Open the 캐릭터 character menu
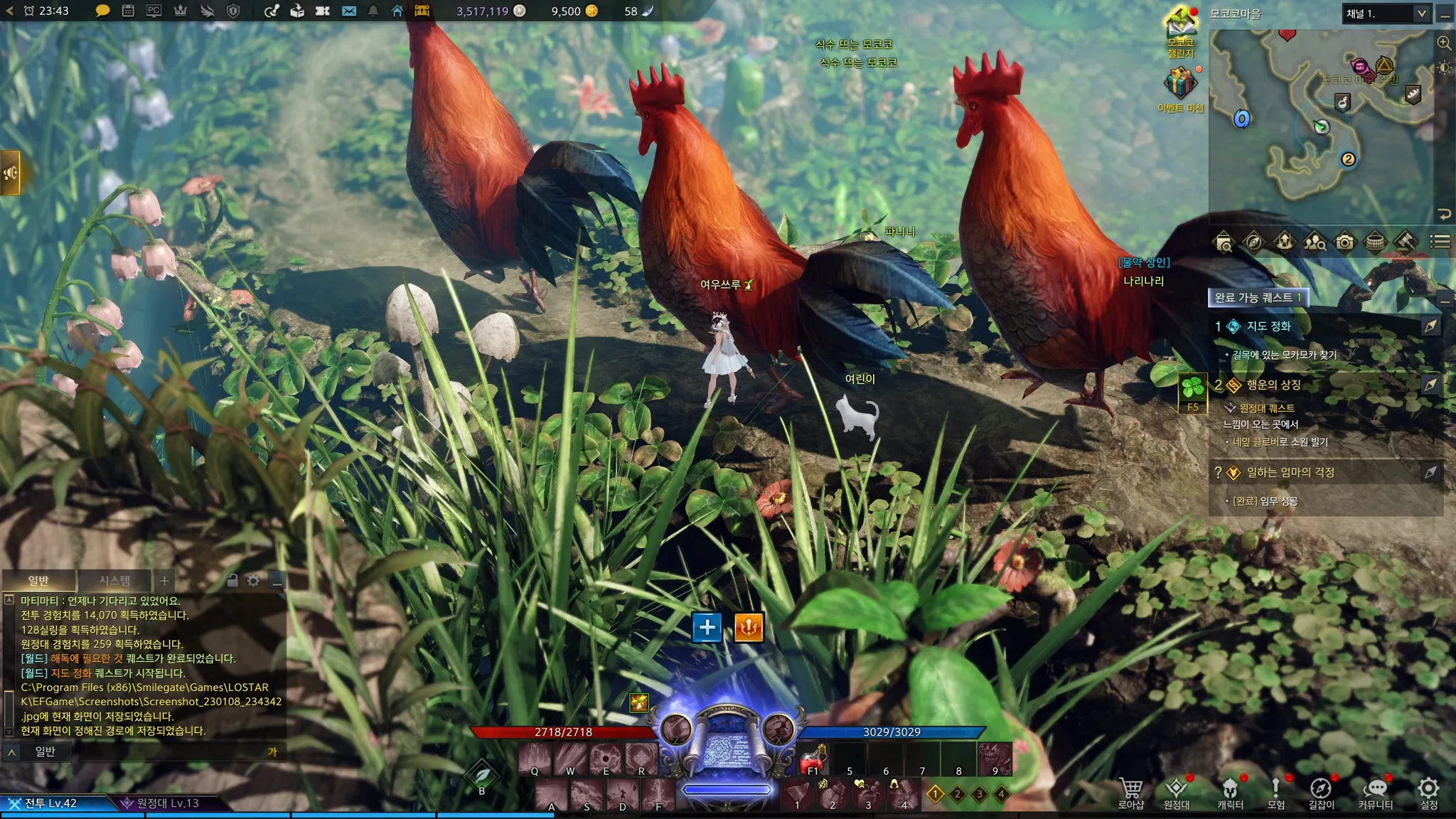 pos(1230,792)
